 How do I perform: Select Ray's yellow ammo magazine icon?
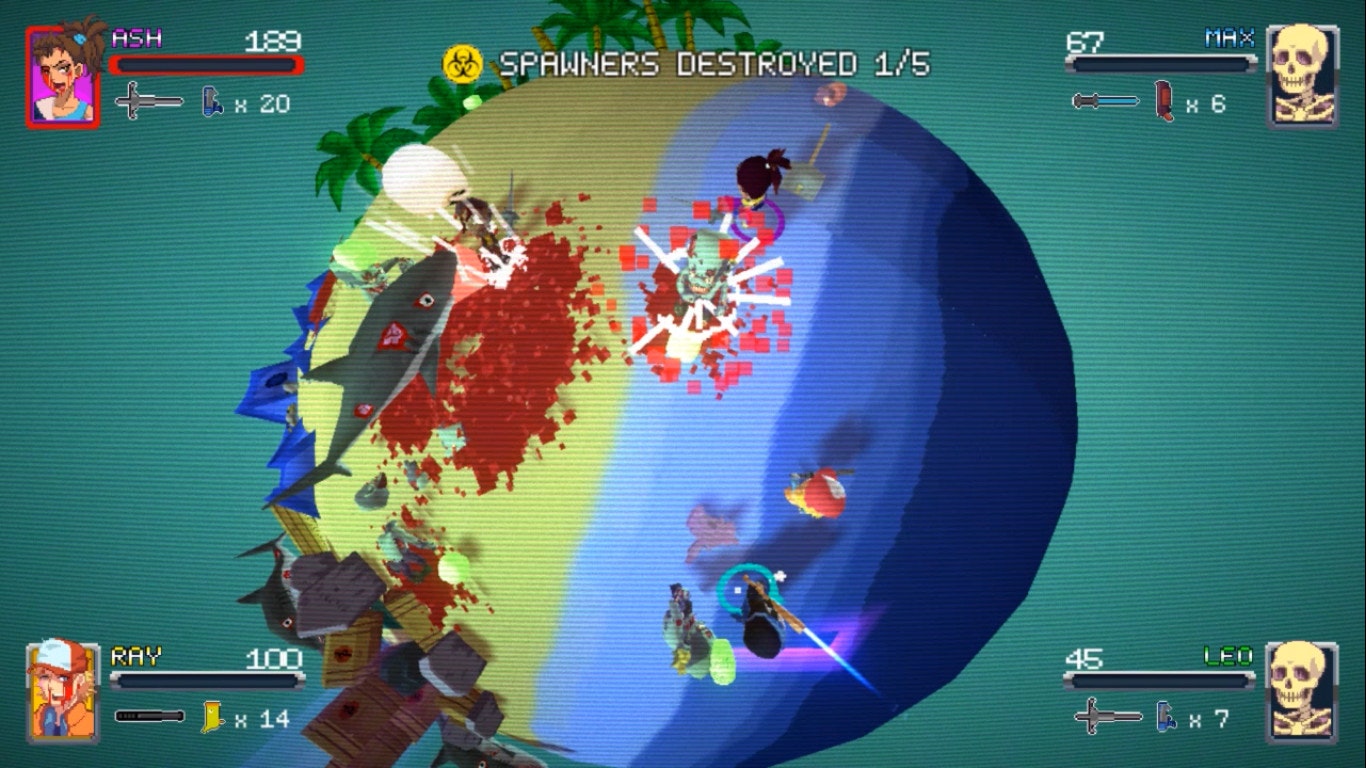[211, 716]
